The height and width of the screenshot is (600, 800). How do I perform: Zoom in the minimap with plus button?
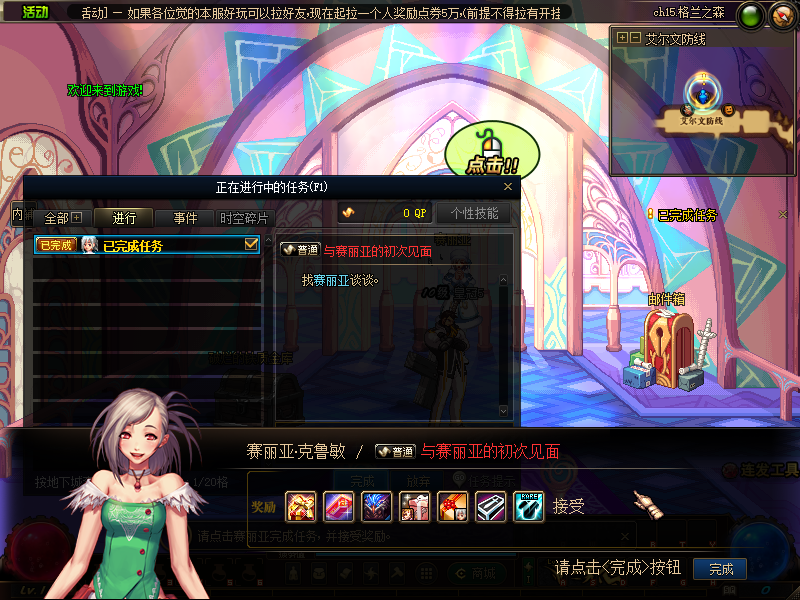[x=623, y=37]
